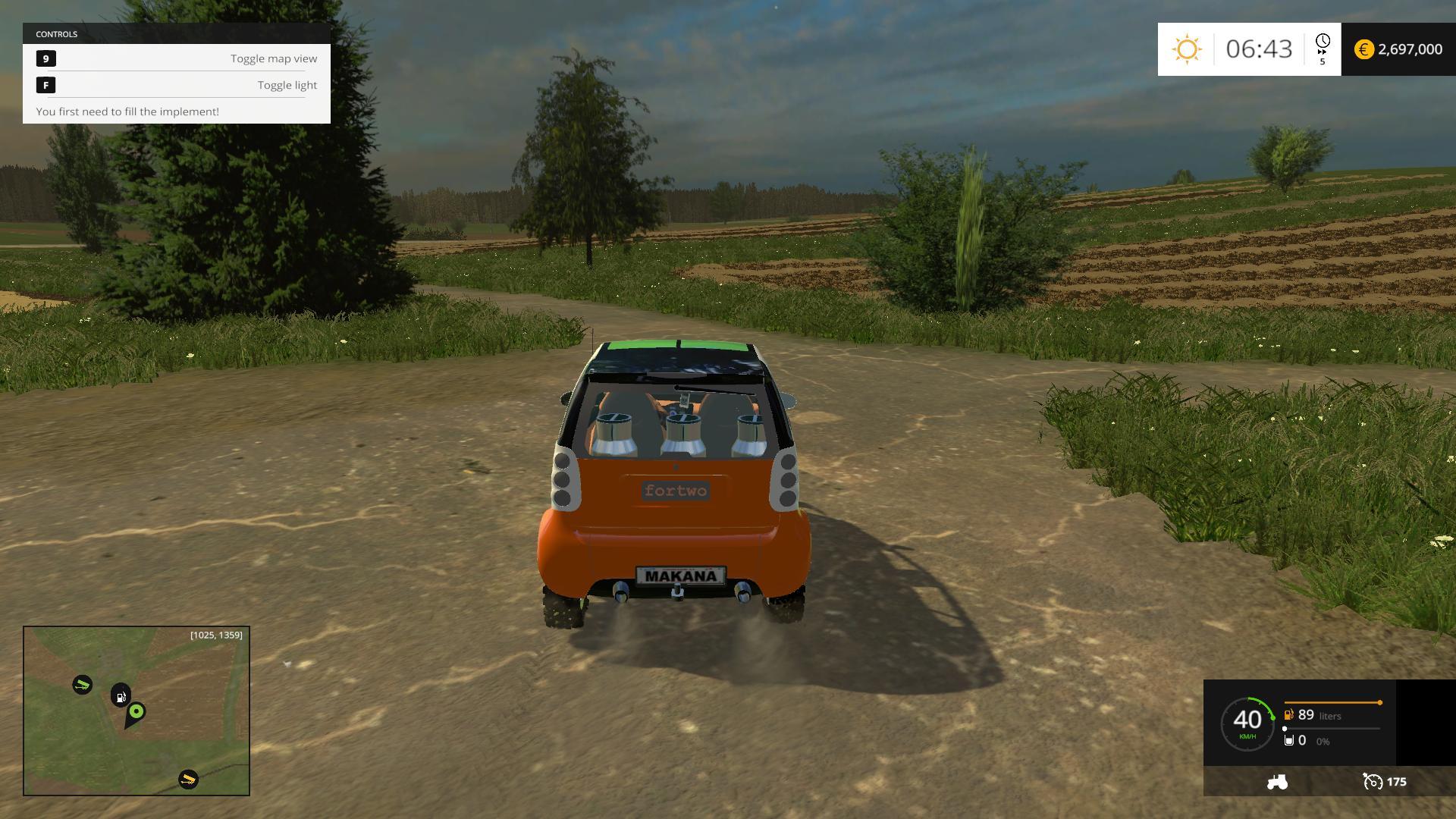
Task: Click the fuel station marker on the minimap
Action: [121, 695]
